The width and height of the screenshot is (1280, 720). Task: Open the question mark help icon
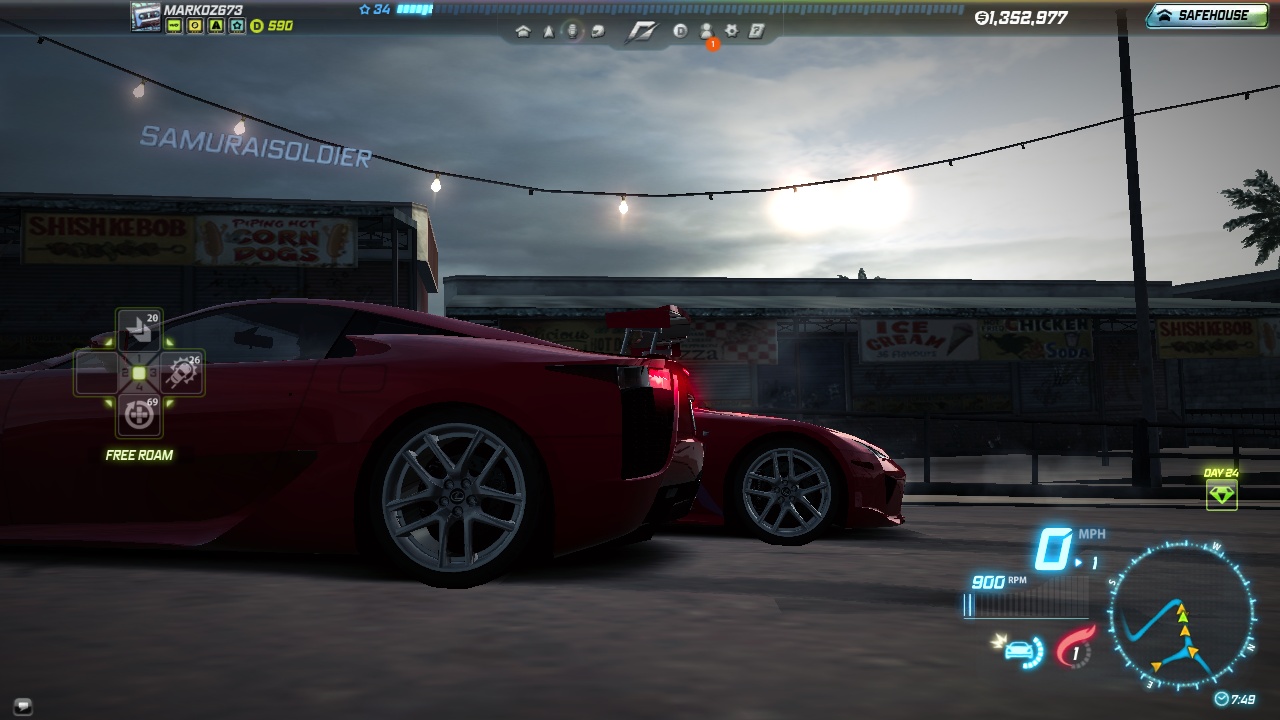click(756, 31)
